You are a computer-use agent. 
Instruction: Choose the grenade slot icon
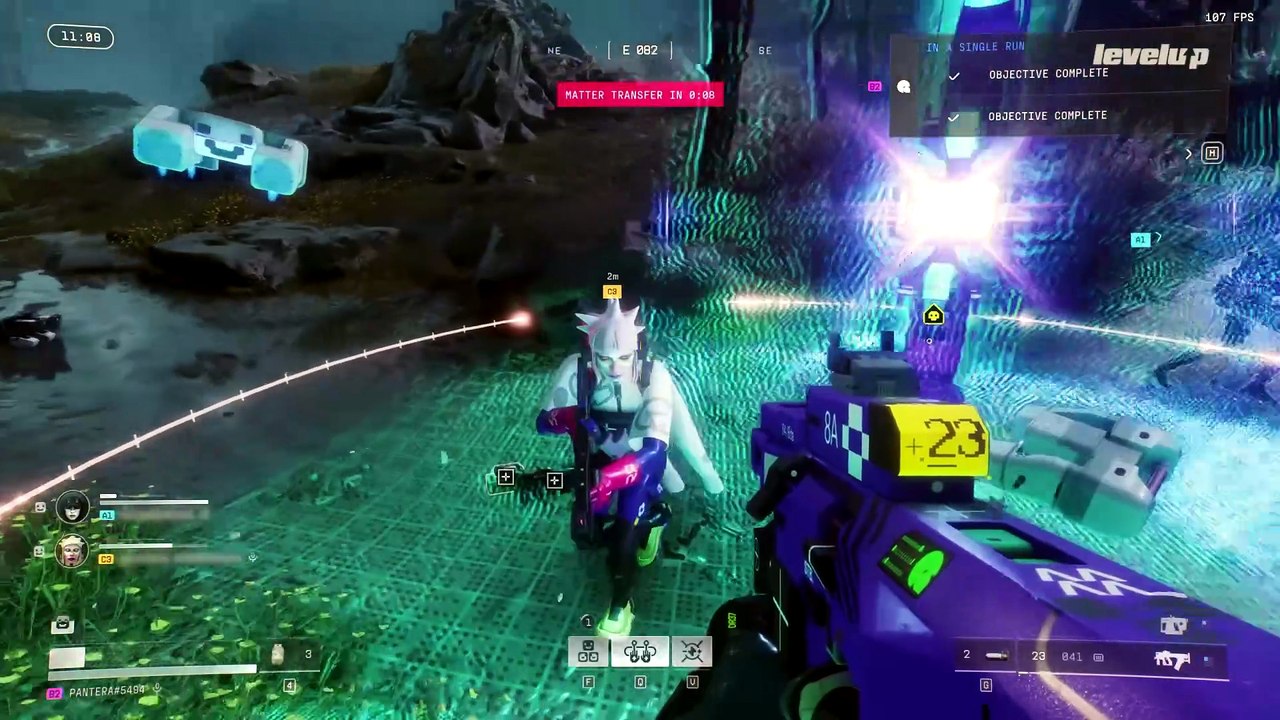click(996, 656)
